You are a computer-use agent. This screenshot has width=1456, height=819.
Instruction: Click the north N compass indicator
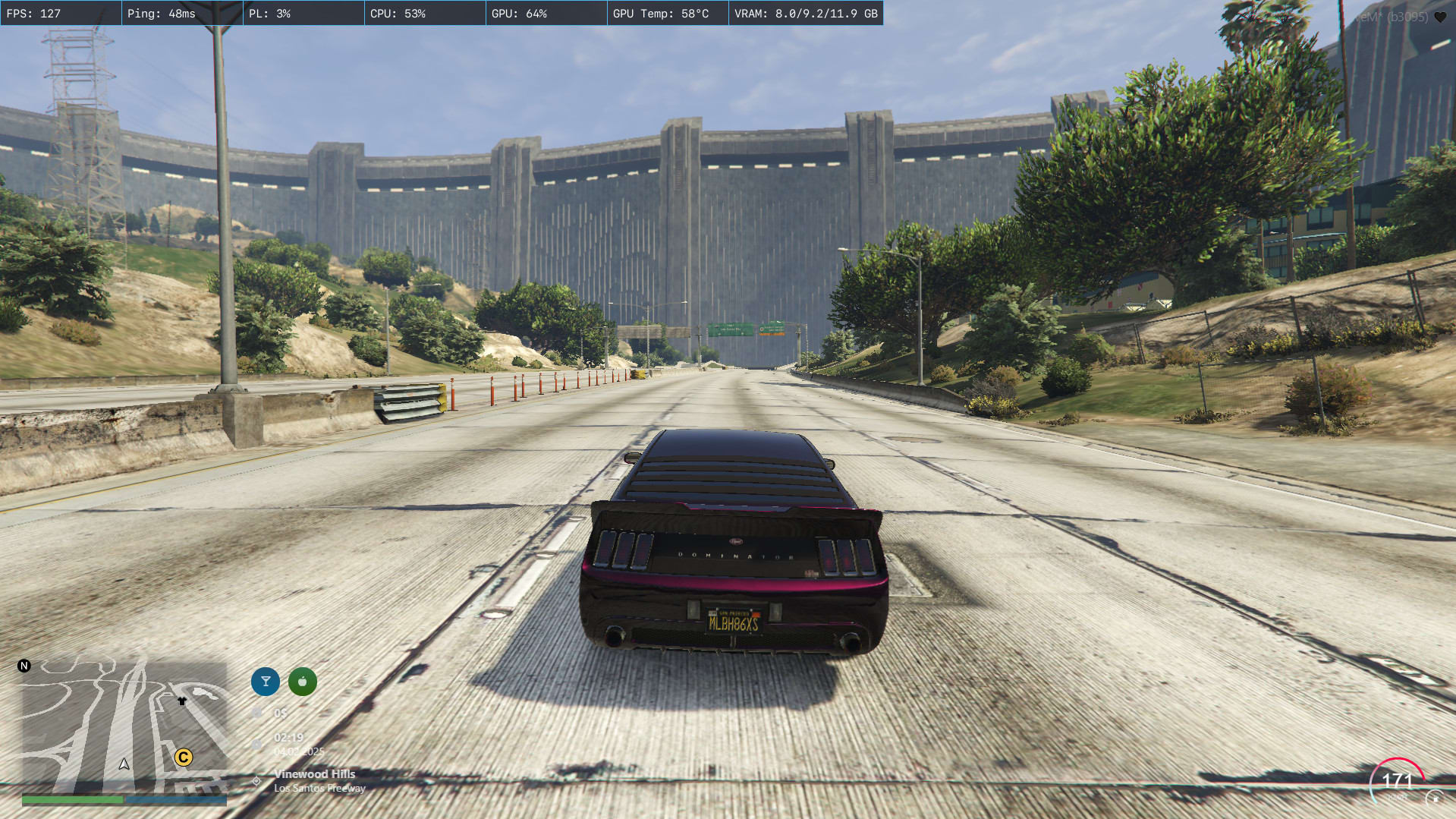24,666
